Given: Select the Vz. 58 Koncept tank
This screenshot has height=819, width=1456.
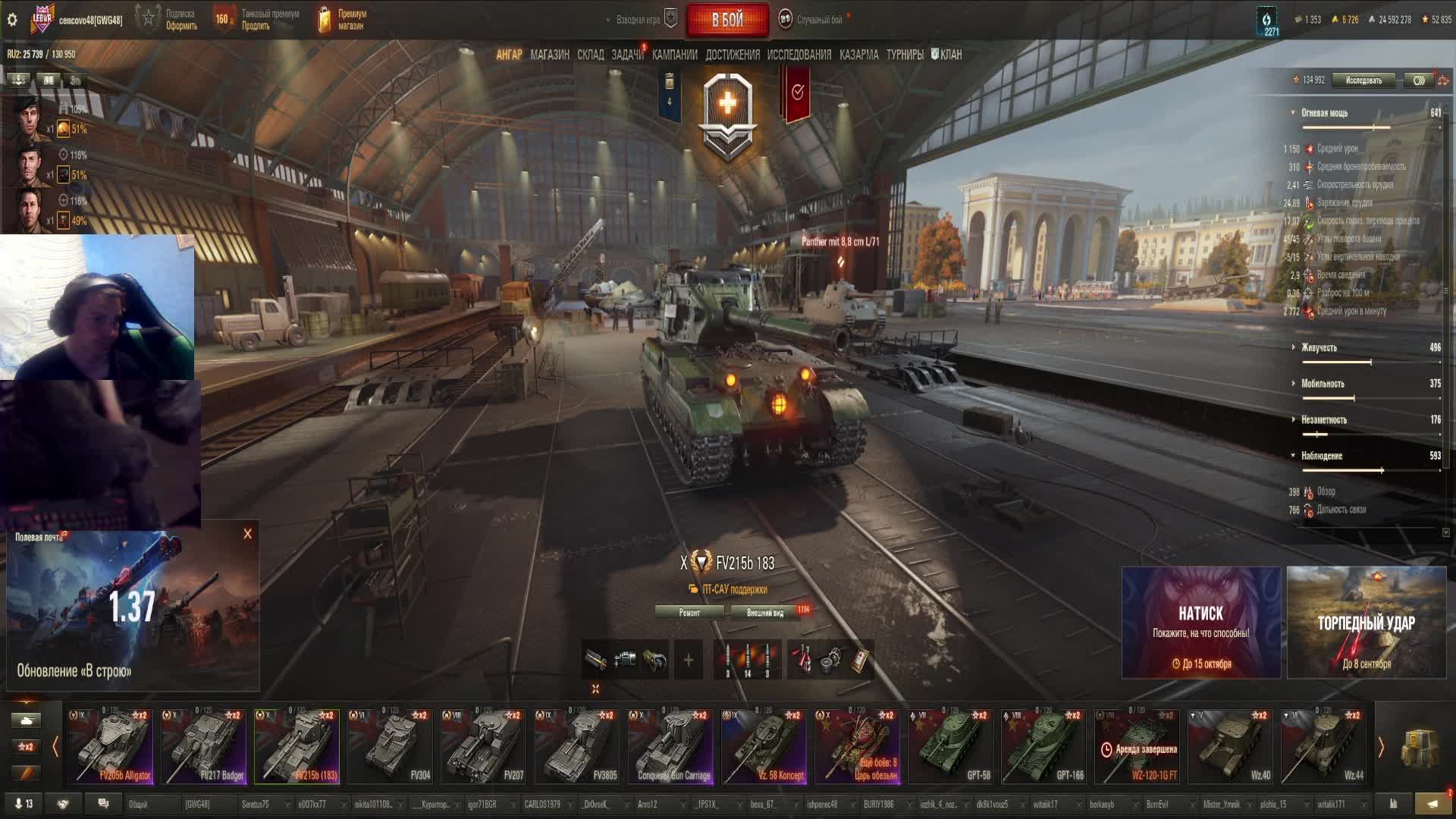Looking at the screenshot, I should [764, 746].
